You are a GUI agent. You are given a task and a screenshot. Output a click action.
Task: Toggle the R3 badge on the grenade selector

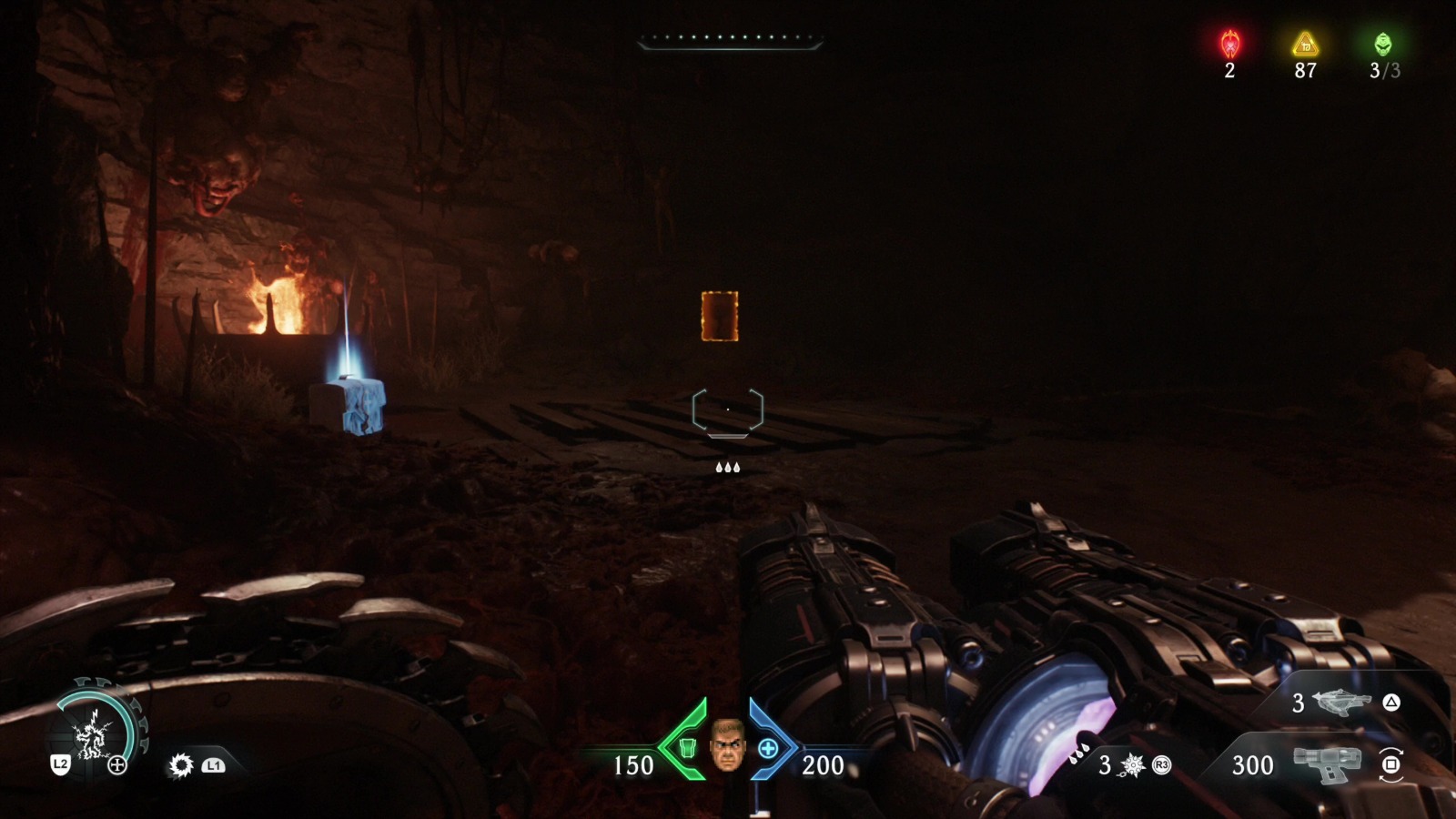point(1160,765)
